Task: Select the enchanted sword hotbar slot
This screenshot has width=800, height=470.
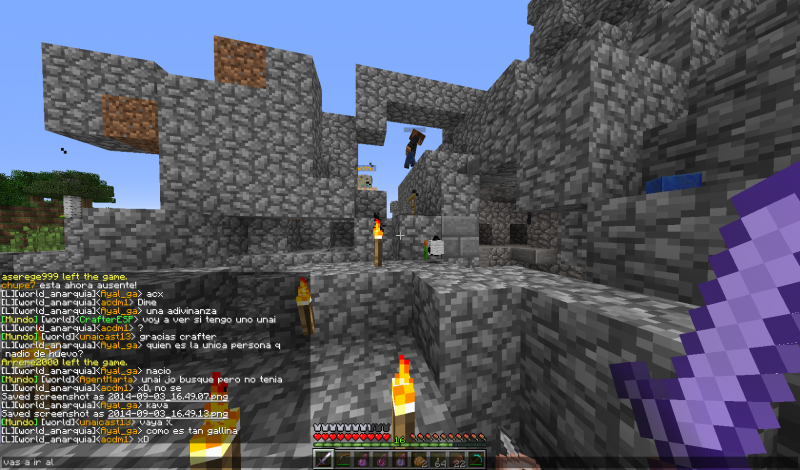Action: pos(323,460)
